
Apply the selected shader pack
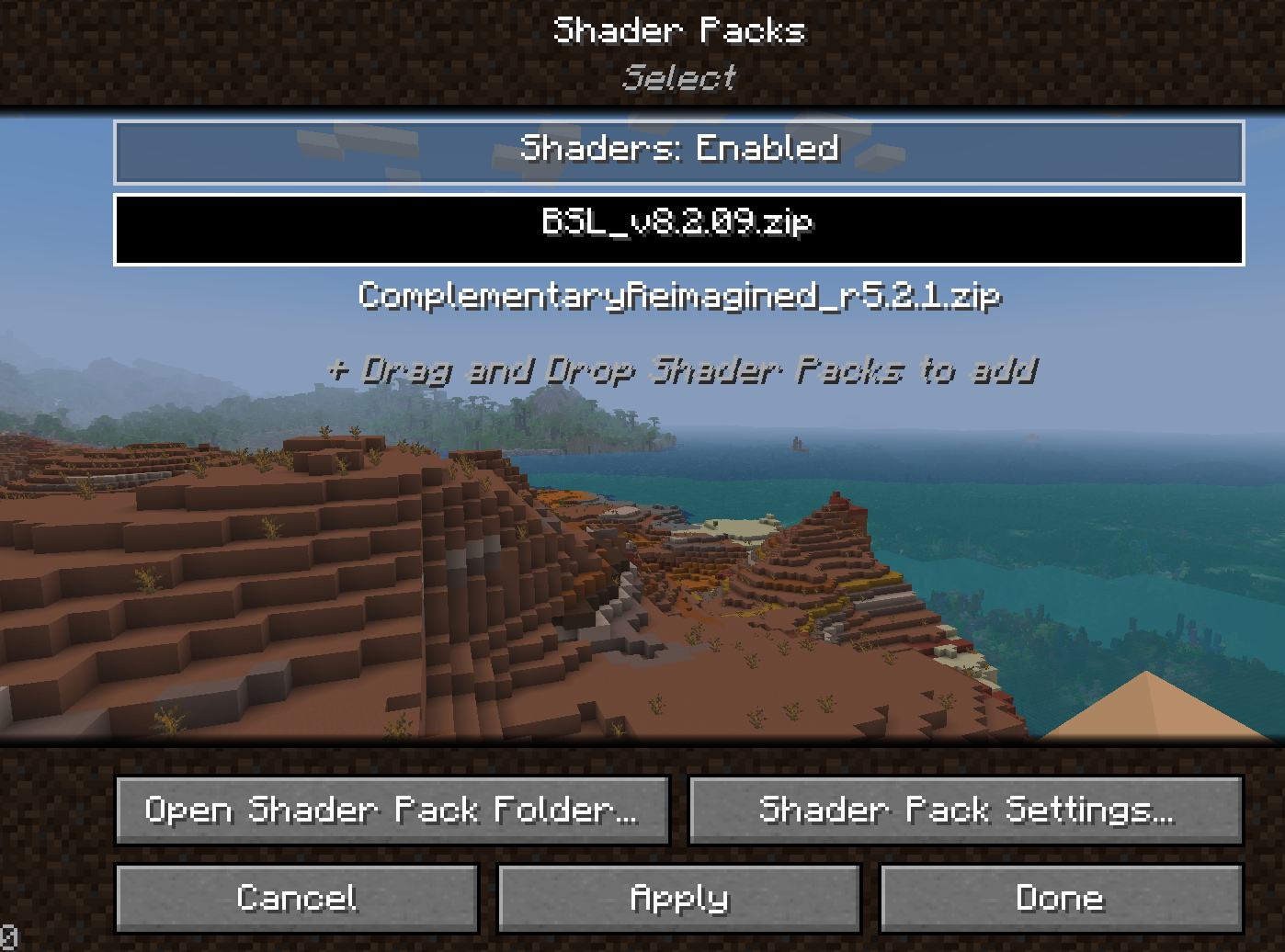(x=679, y=898)
